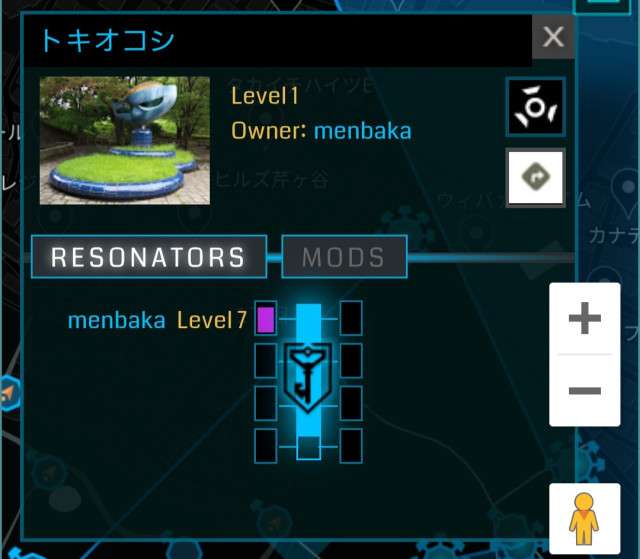Switch to the MODS tab
The image size is (640, 559).
[x=344, y=257]
